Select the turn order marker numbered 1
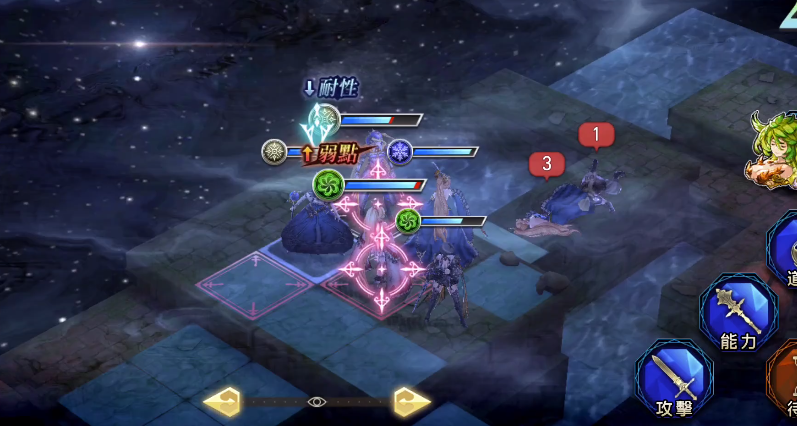 tap(596, 134)
